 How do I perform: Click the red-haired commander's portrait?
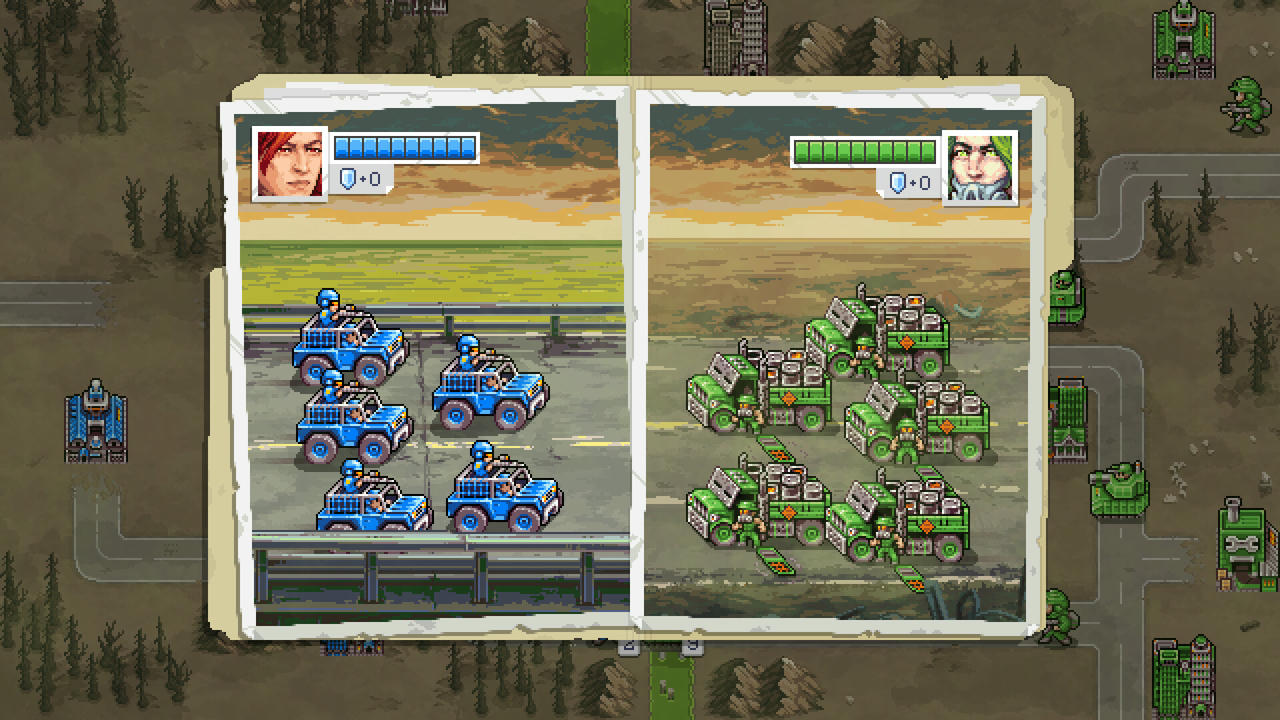point(290,162)
